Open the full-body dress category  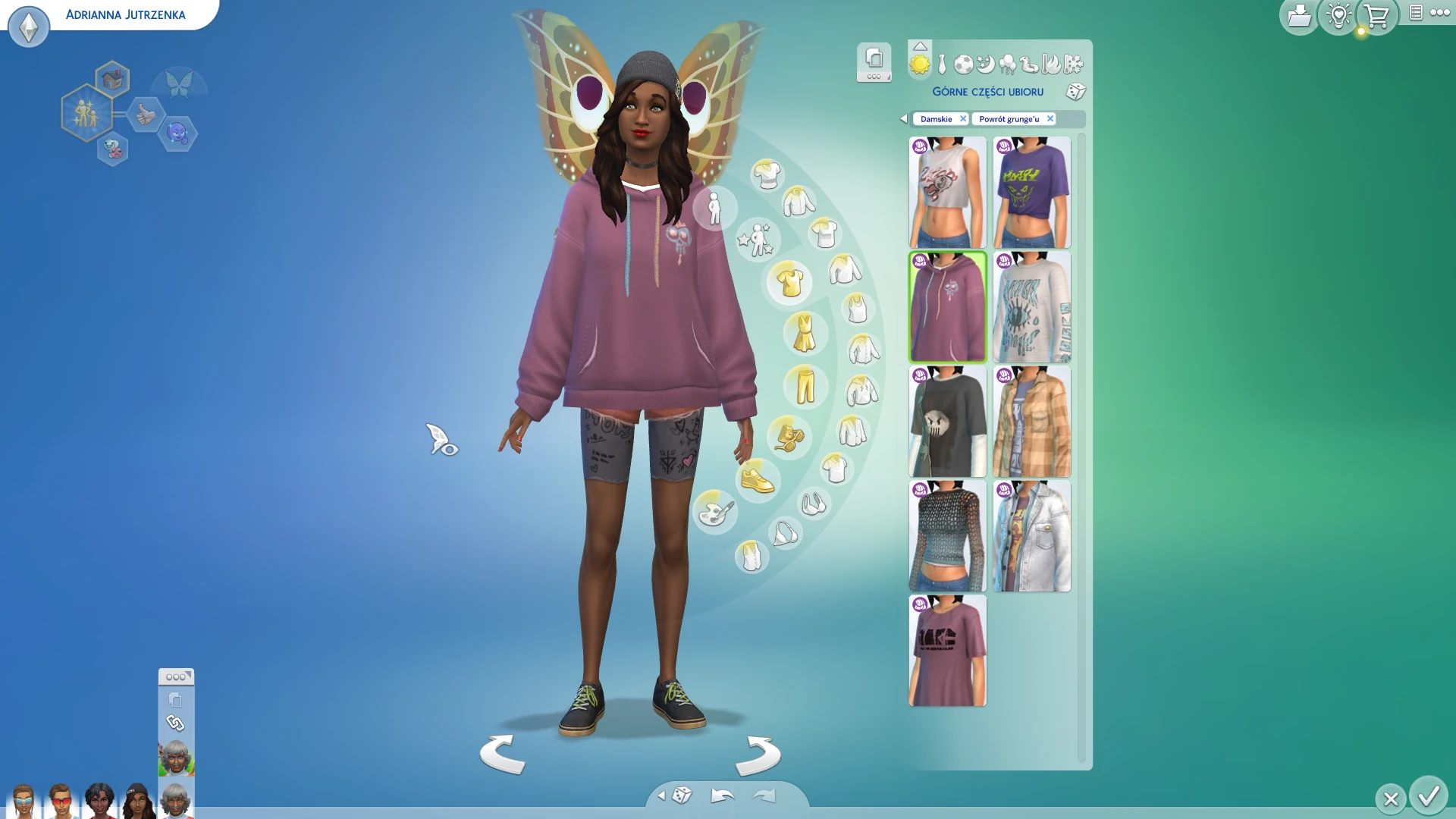coord(804,334)
